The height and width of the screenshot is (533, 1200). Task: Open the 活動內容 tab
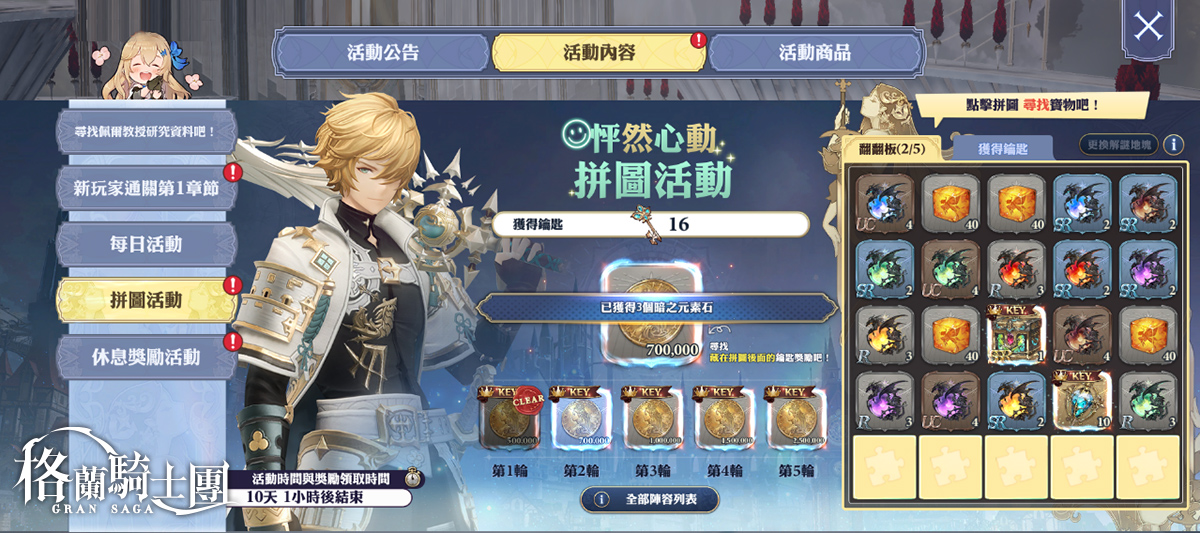click(x=598, y=53)
